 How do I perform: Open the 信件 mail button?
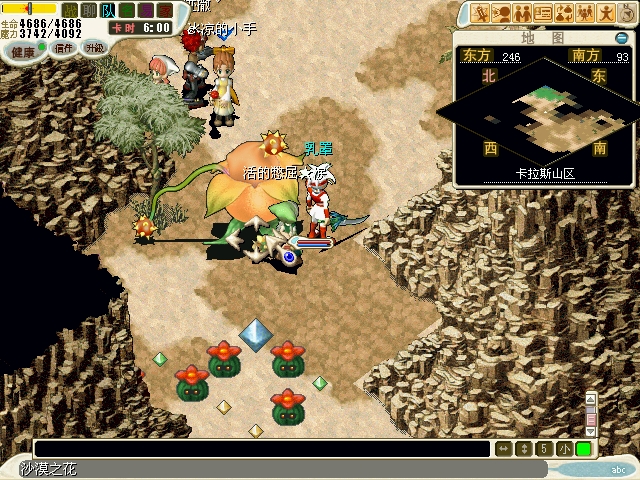click(x=64, y=48)
